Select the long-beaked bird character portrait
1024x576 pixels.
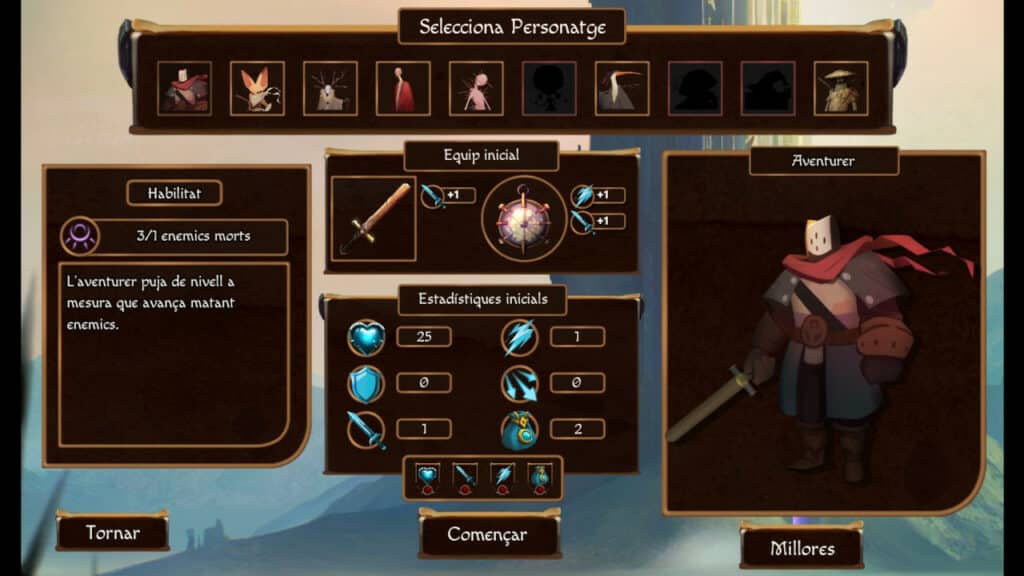[x=622, y=89]
